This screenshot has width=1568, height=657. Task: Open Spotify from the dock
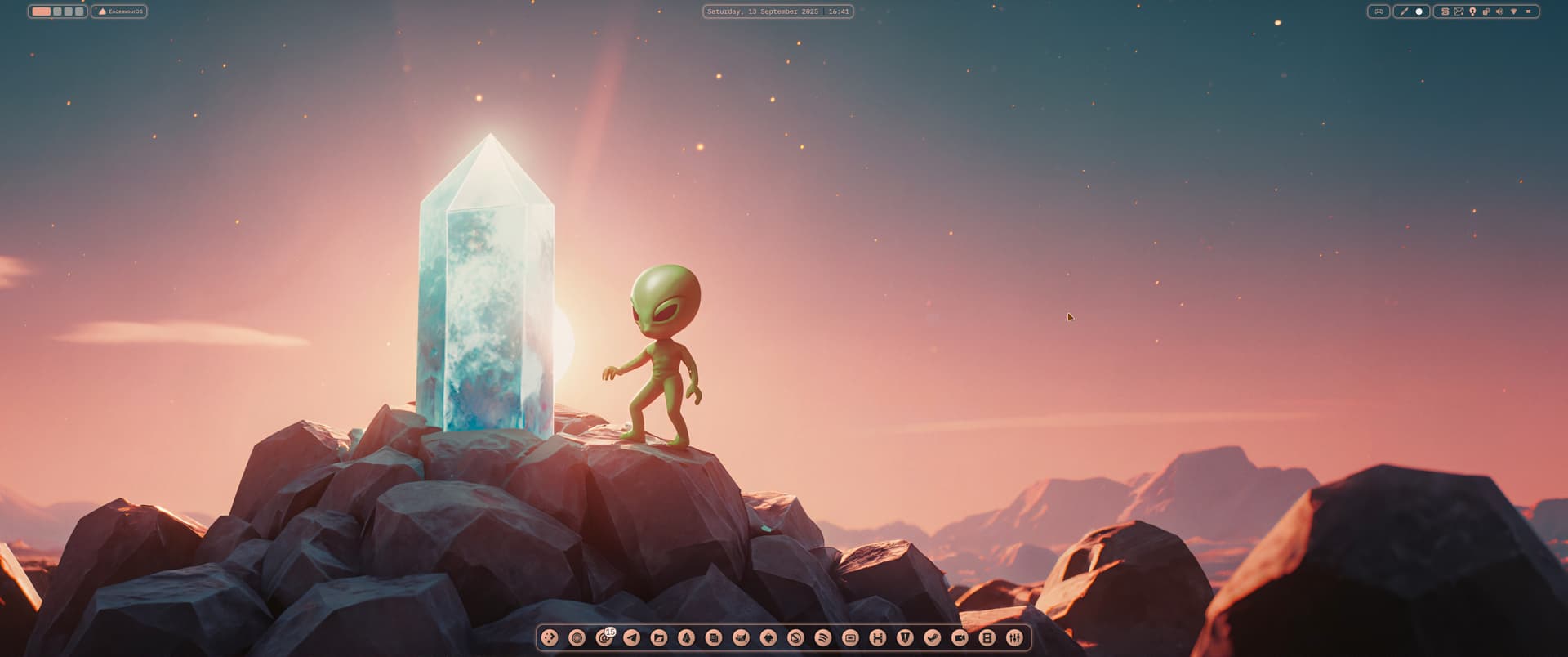[822, 638]
